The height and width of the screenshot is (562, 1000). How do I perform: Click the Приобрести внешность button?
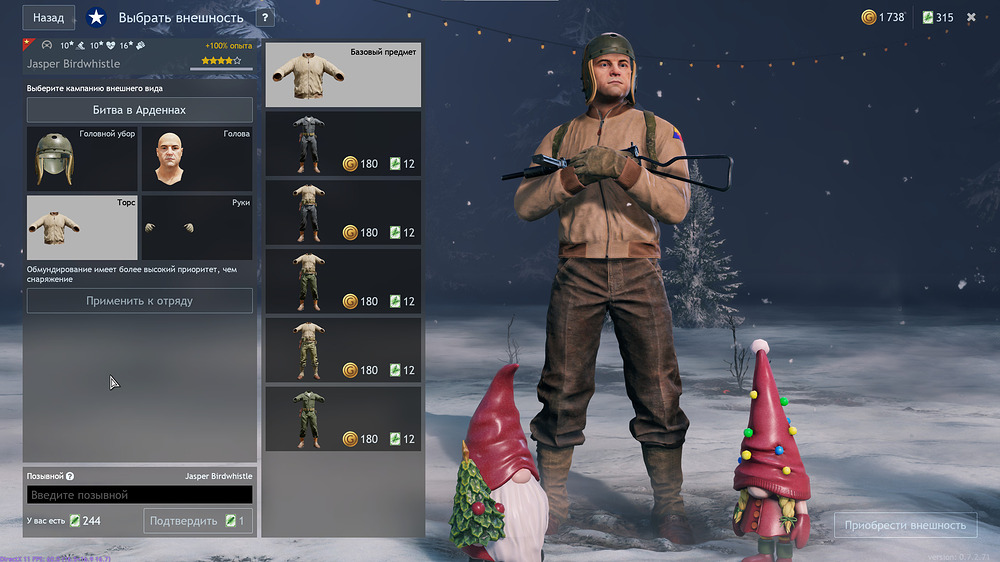(x=905, y=525)
